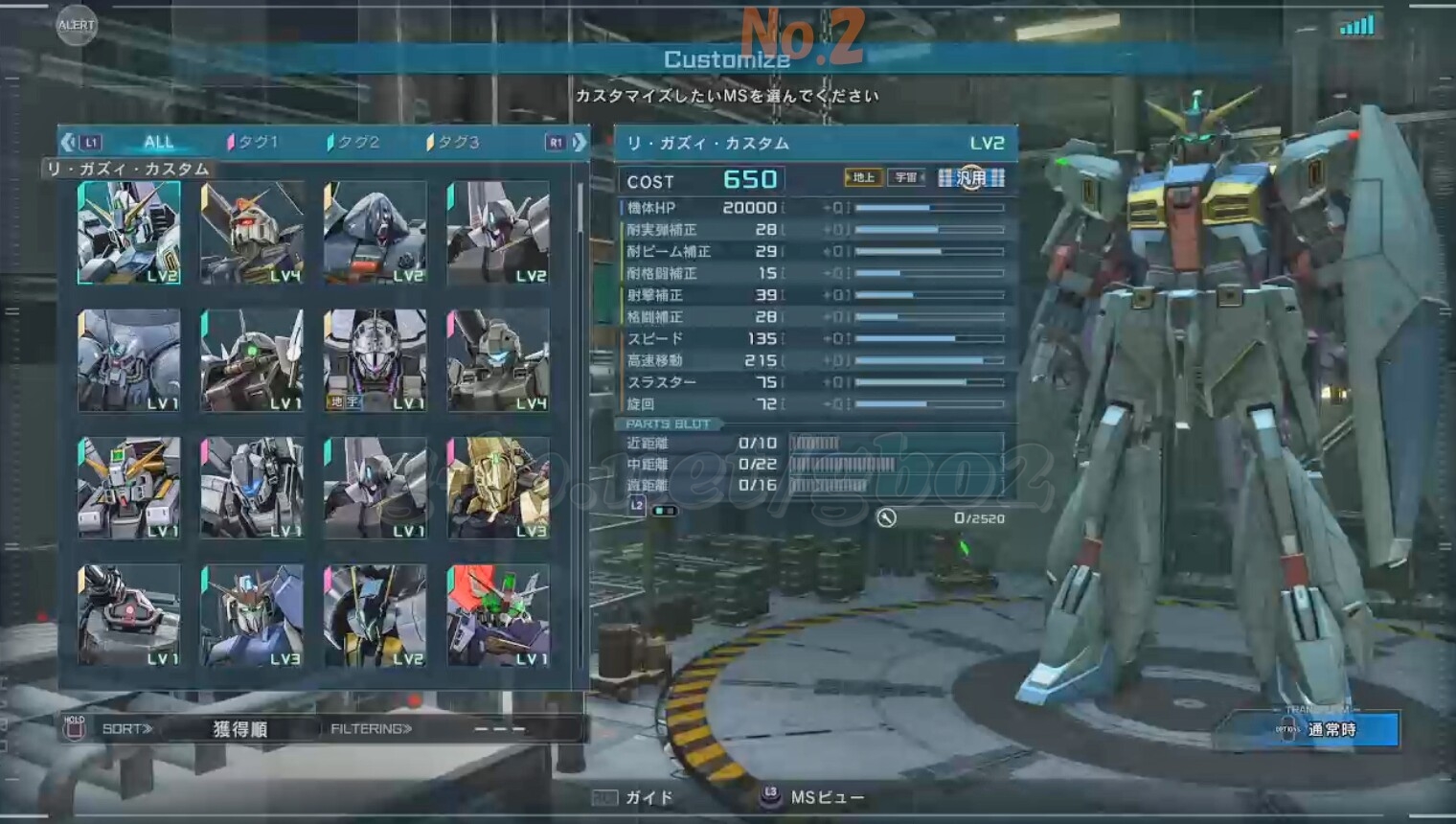Switch to the タグ2 tab

click(354, 142)
